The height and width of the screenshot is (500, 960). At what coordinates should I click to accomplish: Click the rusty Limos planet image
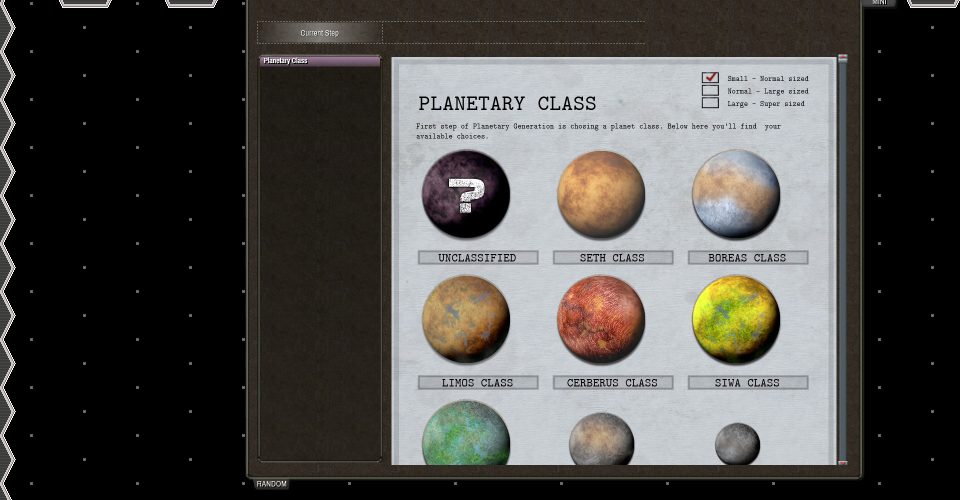pos(466,320)
